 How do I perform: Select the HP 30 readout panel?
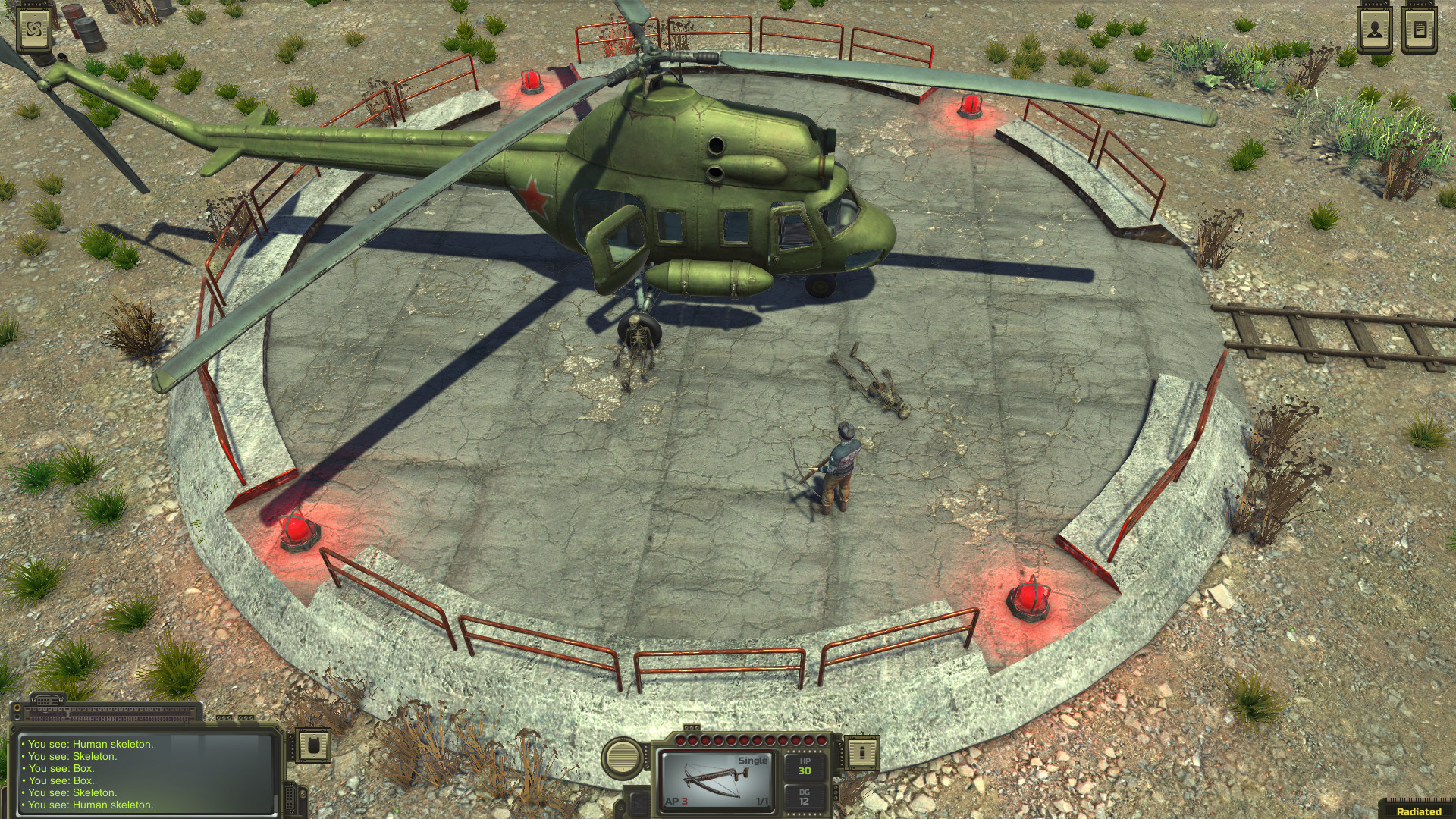[805, 766]
